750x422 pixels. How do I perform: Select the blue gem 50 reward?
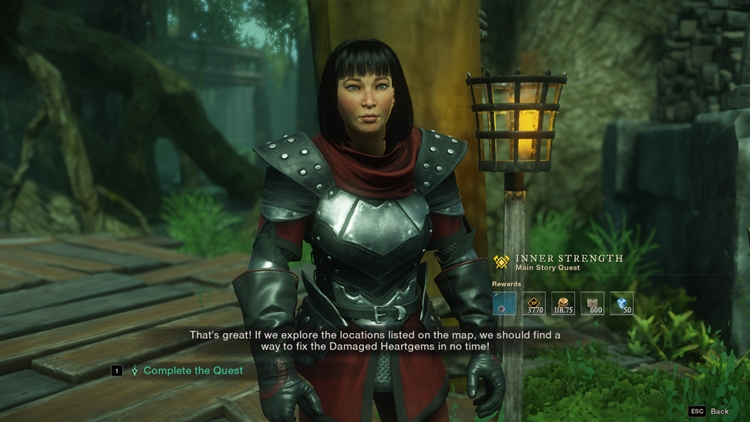click(x=622, y=303)
